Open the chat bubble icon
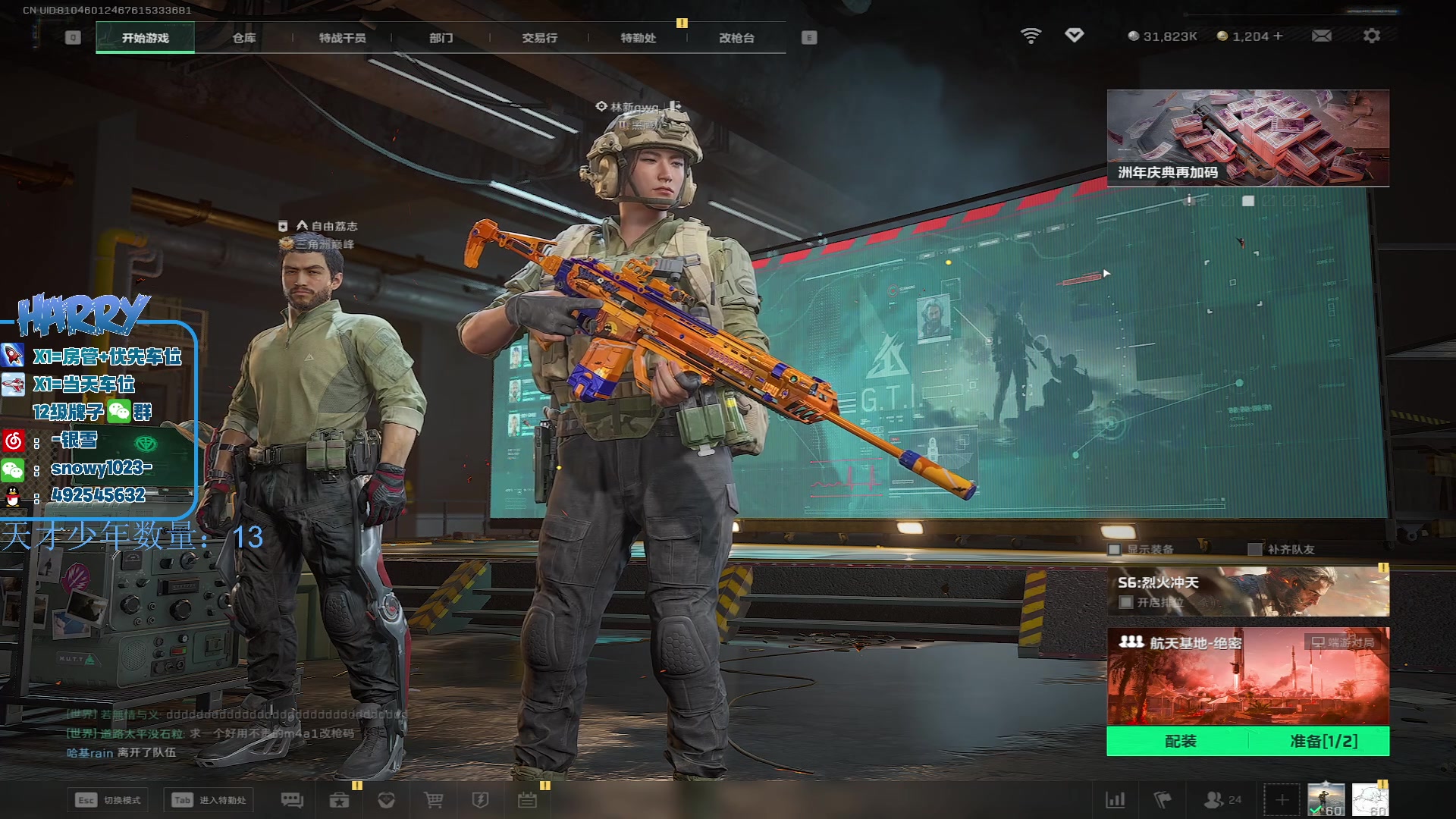Image resolution: width=1456 pixels, height=819 pixels. 292,800
